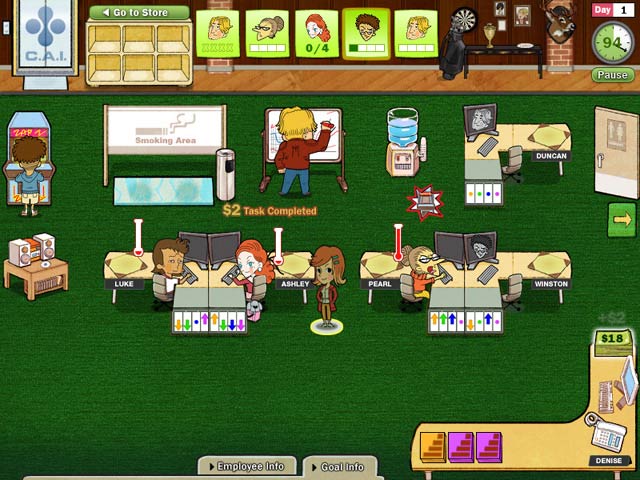The image size is (640, 480).
Task: Select the blonde employee portrait card
Action: tap(216, 33)
